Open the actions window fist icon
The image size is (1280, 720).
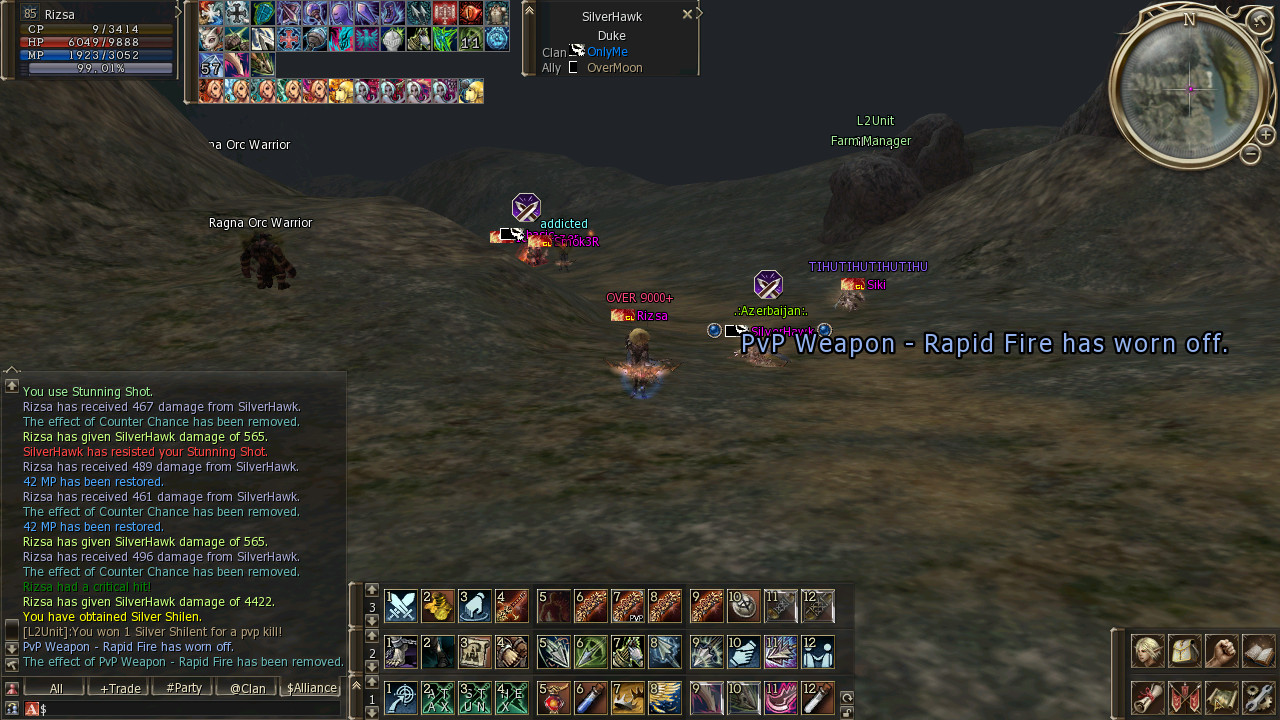tap(1221, 651)
